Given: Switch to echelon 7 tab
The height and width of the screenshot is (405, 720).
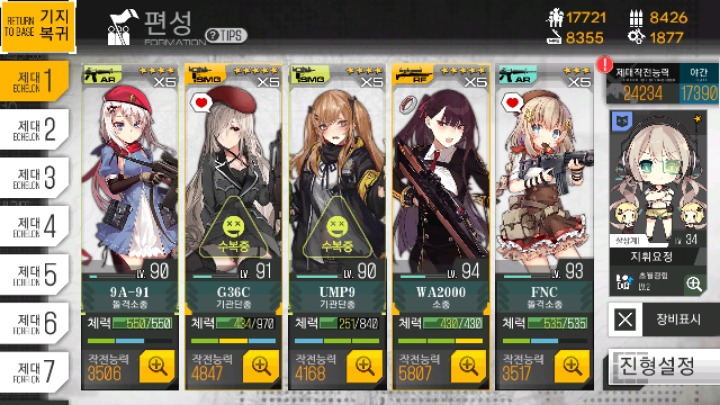Looking at the screenshot, I should pyautogui.click(x=35, y=370).
